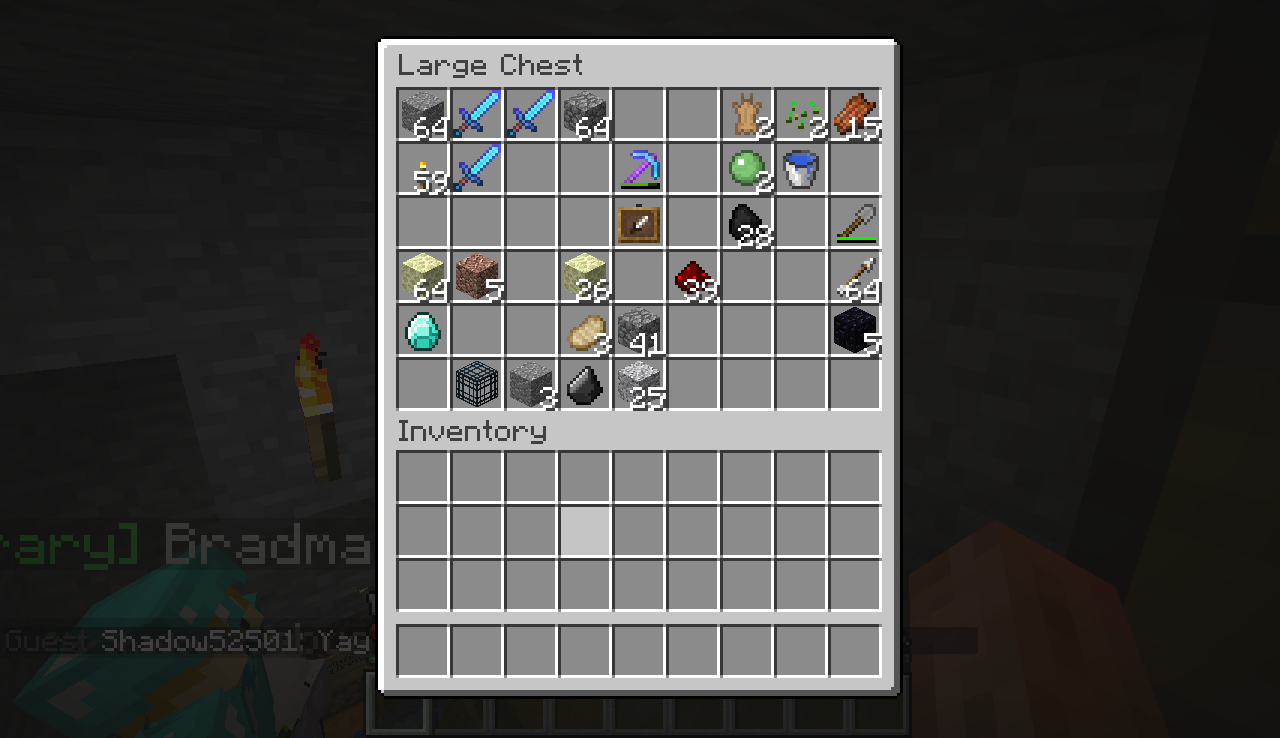Select the shovel in the chest
This screenshot has width=1280, height=738.
pyautogui.click(x=855, y=222)
